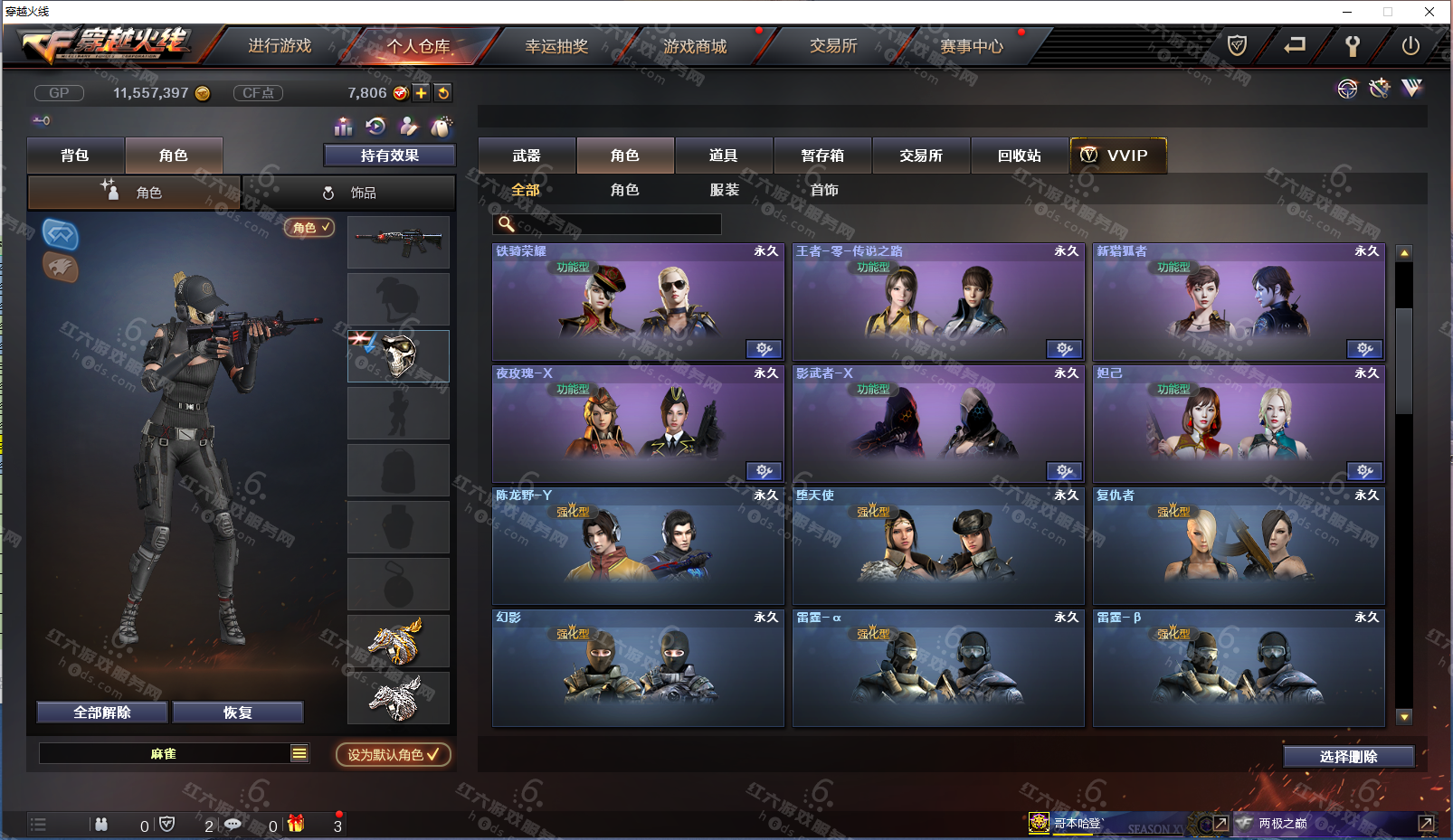Screen dimensions: 1453x840
Task: Click the 选择删除 button
Action: [x=1348, y=757]
